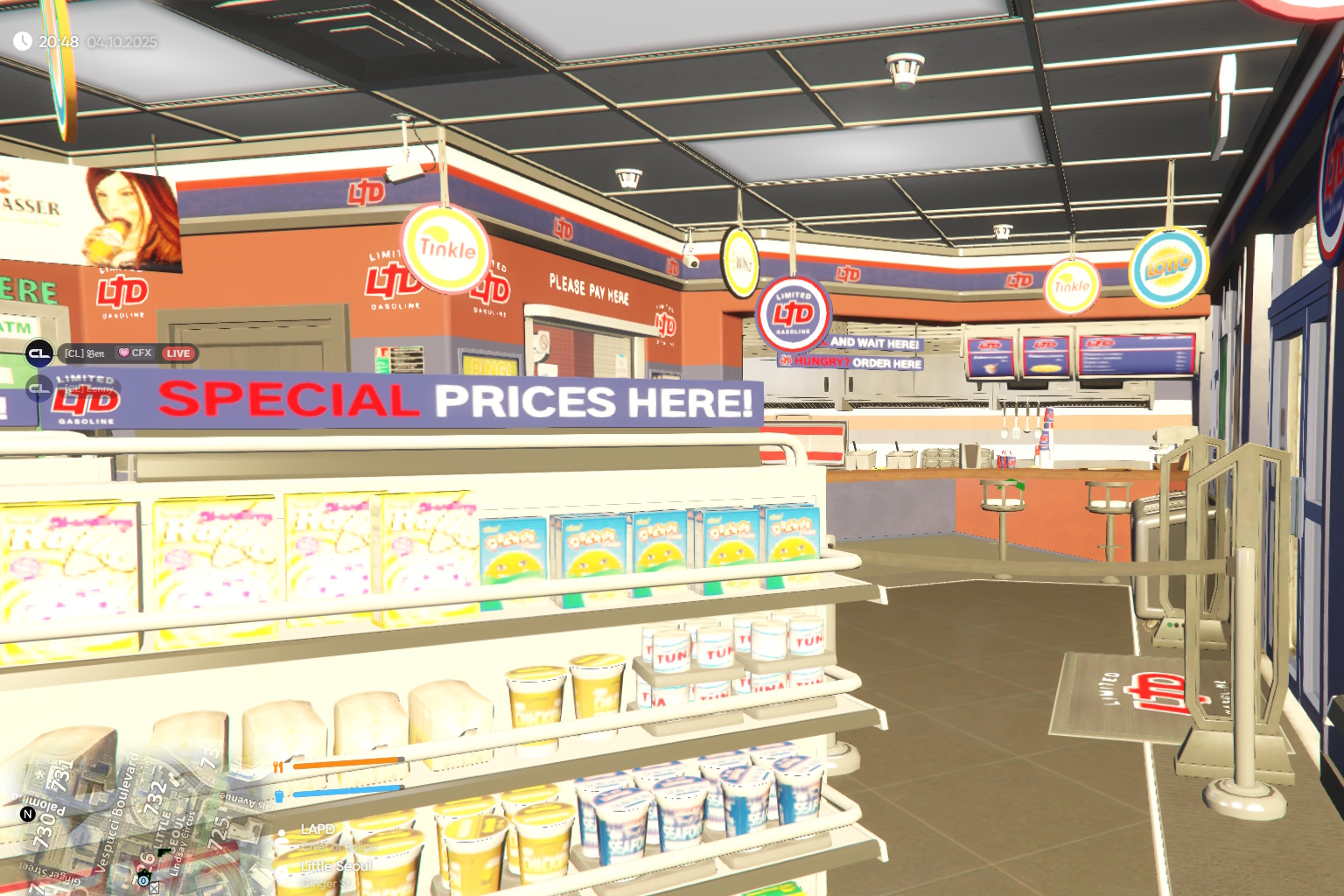Click the pink CFX heart badge

pos(122,353)
